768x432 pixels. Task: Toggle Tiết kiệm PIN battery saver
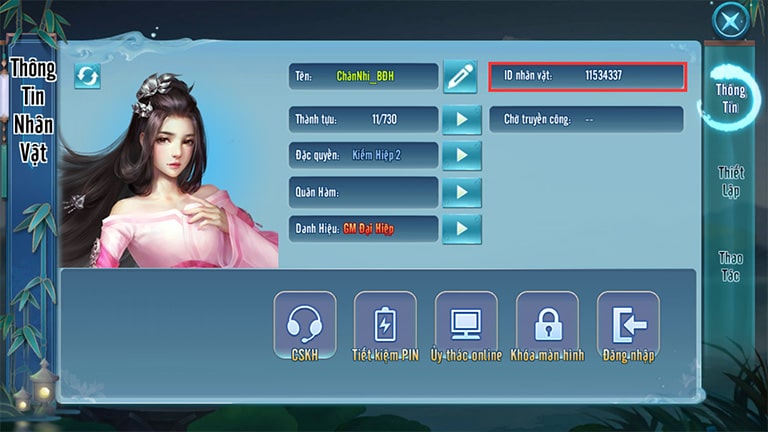point(385,327)
